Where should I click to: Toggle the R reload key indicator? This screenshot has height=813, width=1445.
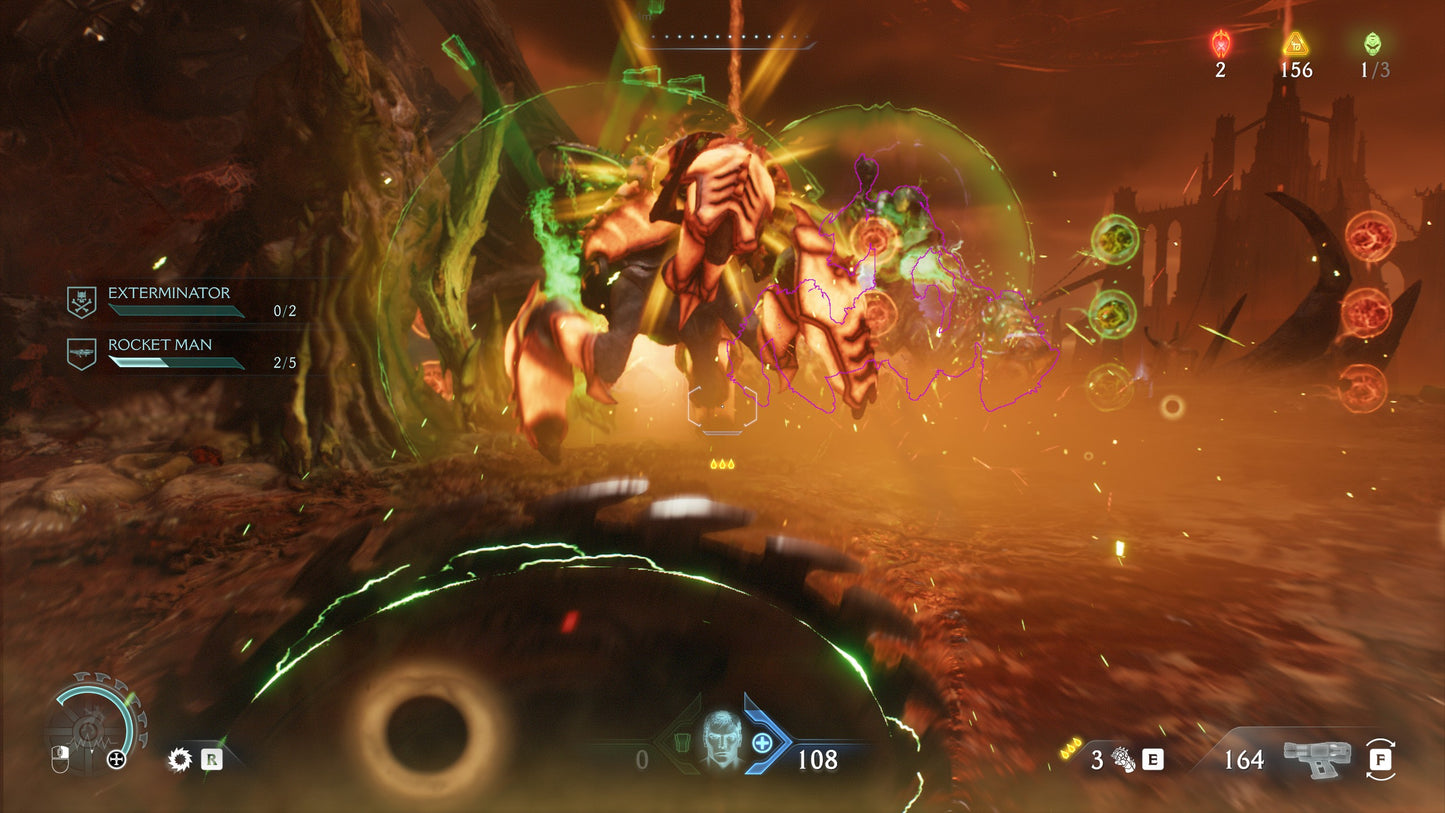[211, 761]
